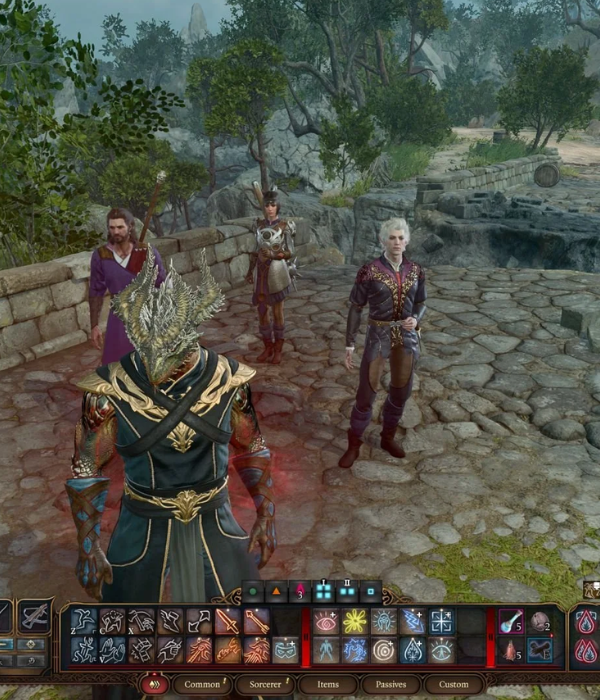
Task: Activate the blue lightning bolt spell
Action: 412,622
